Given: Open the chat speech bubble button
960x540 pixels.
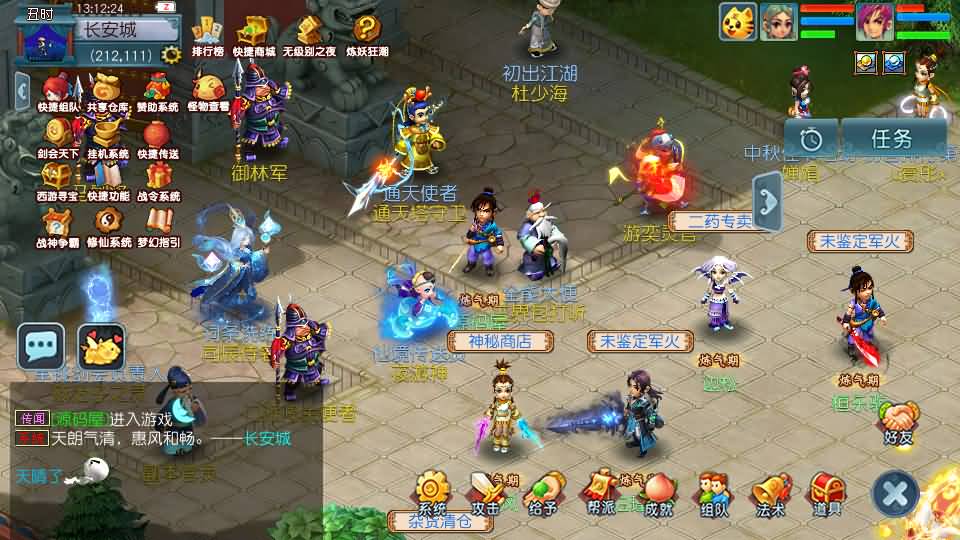Looking at the screenshot, I should click(41, 346).
